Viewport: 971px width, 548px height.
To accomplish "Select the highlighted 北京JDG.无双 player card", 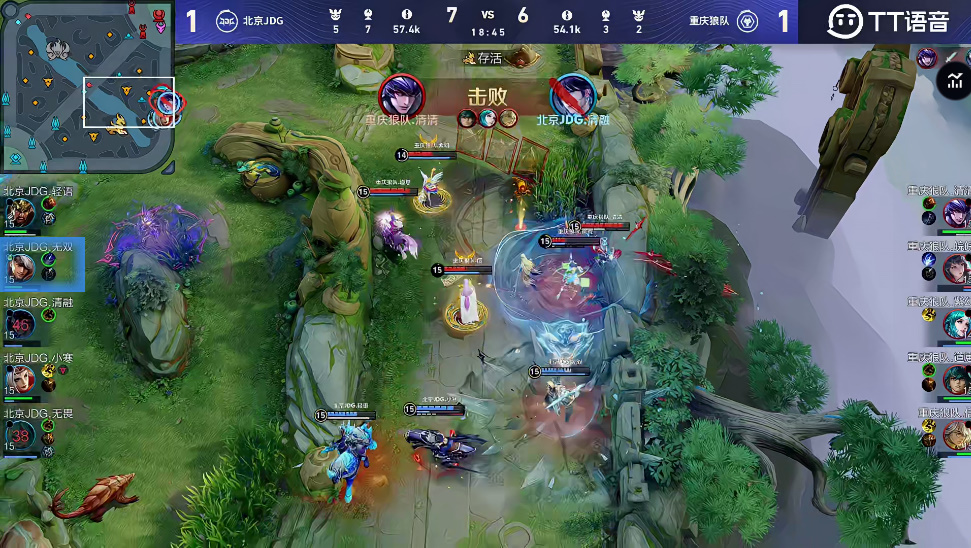I will tap(22, 267).
